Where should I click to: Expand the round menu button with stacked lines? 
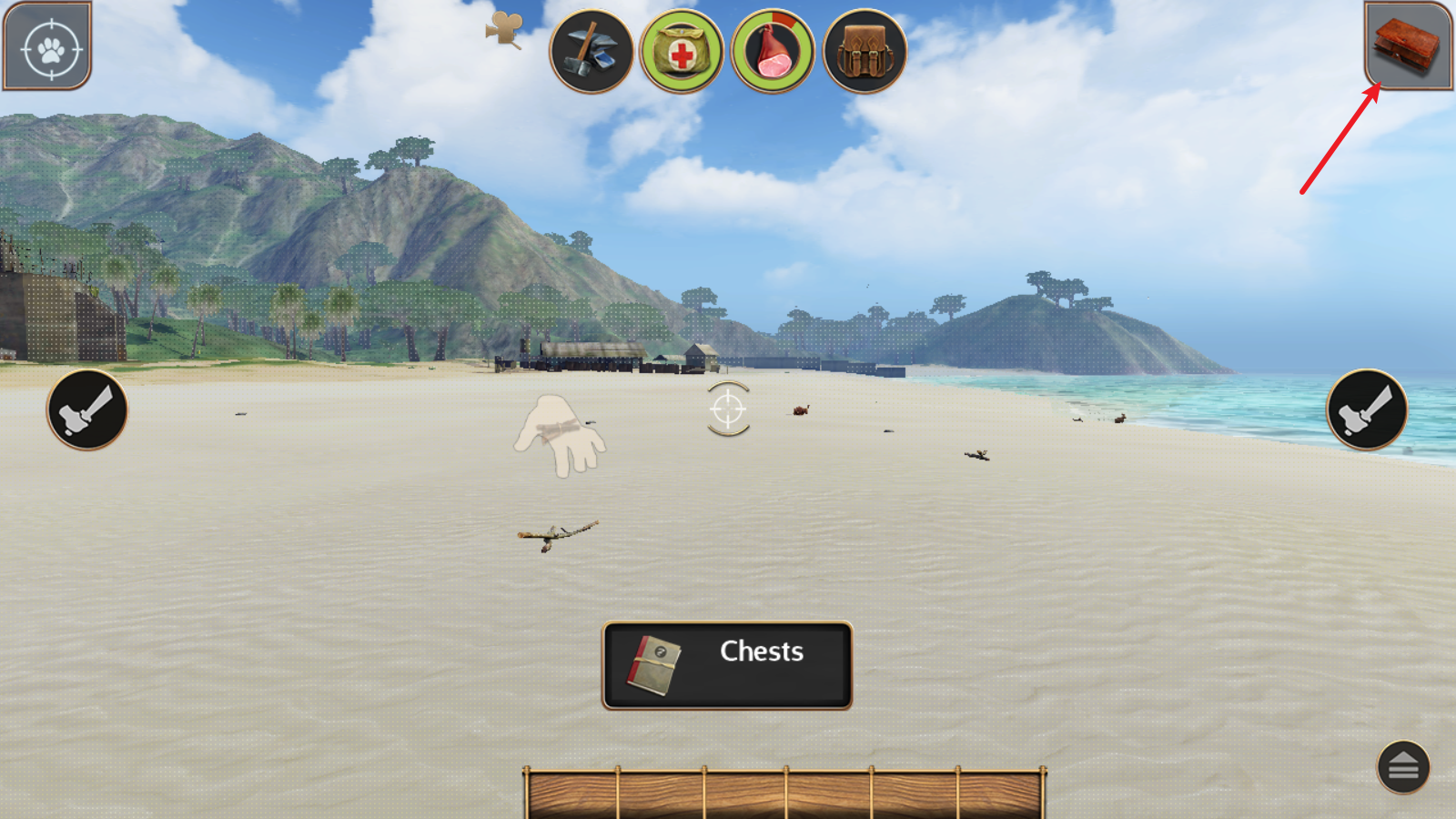tap(1402, 767)
